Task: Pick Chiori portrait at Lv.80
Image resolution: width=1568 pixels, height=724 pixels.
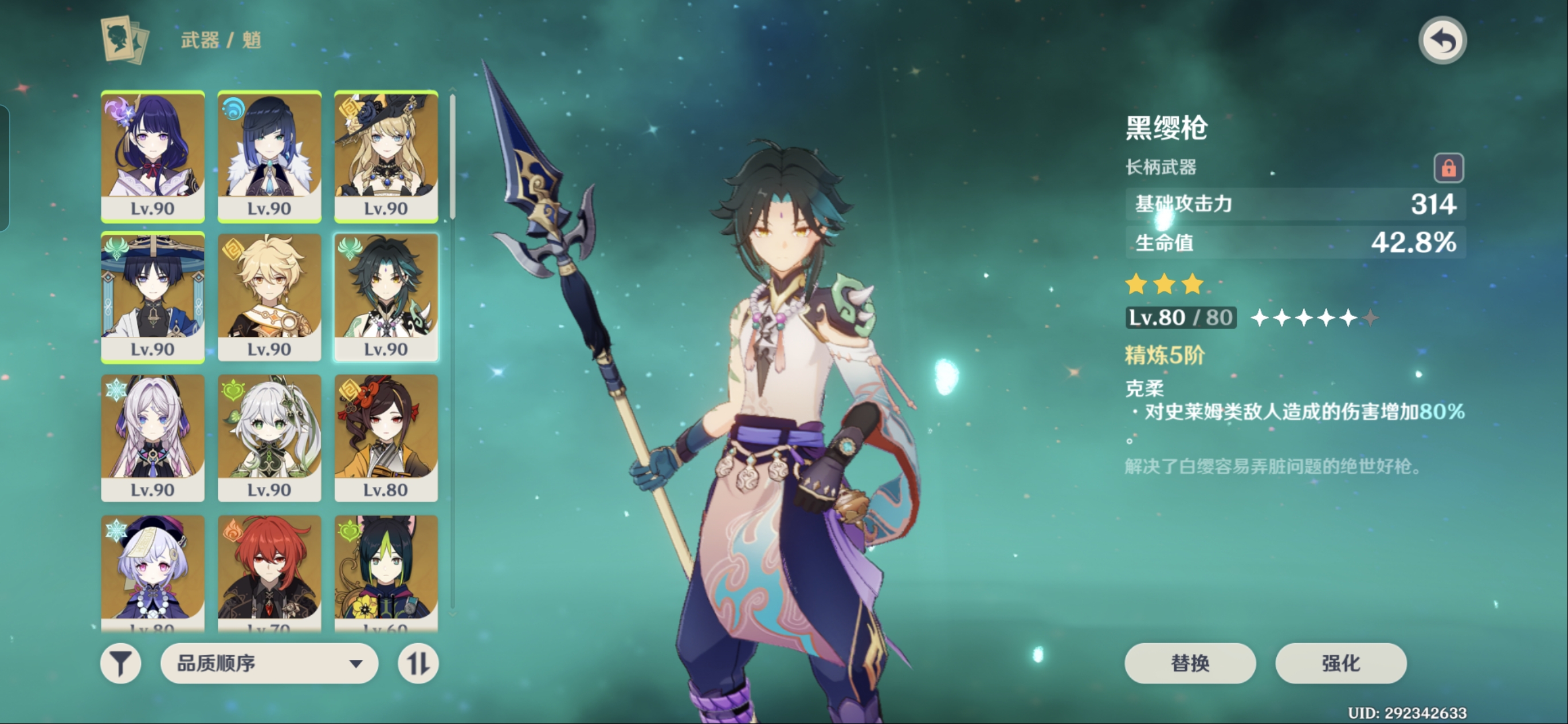Action: pos(386,438)
